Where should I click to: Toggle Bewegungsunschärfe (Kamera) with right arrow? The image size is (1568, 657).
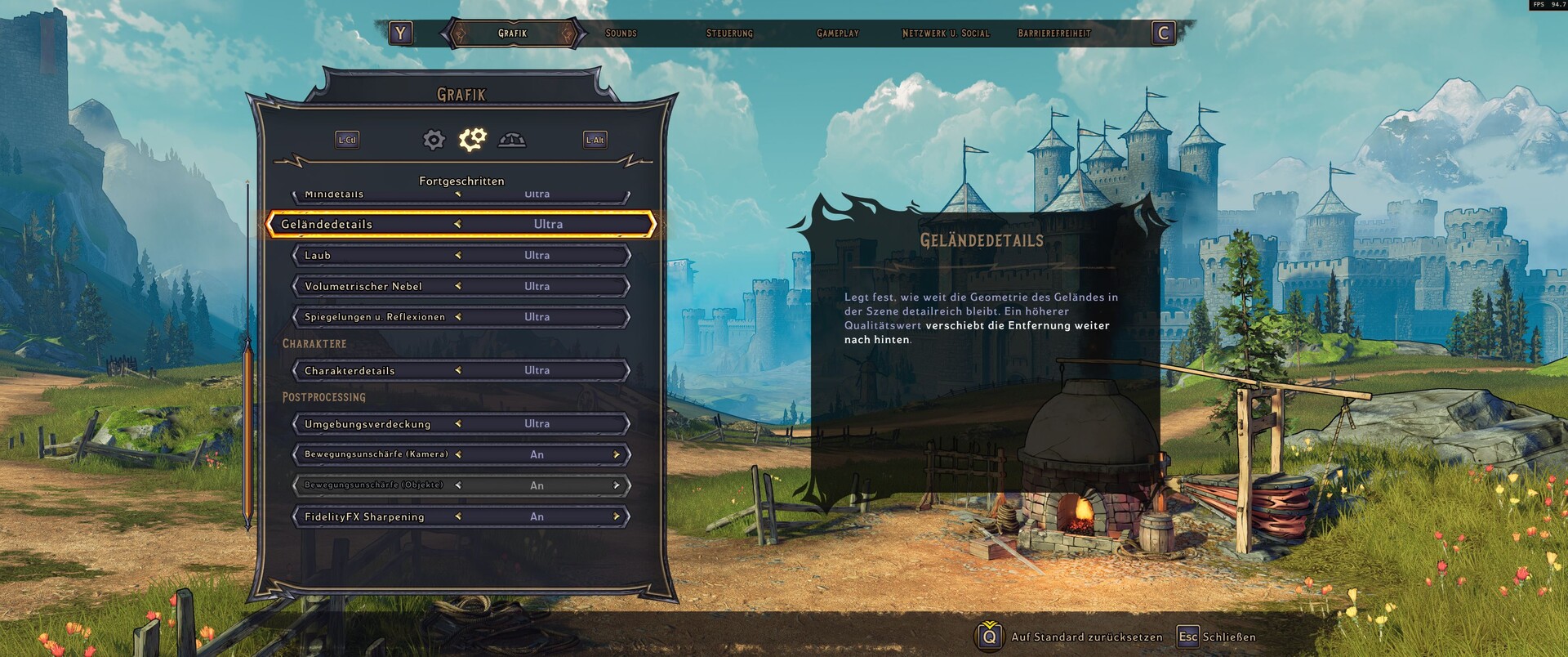click(x=617, y=454)
